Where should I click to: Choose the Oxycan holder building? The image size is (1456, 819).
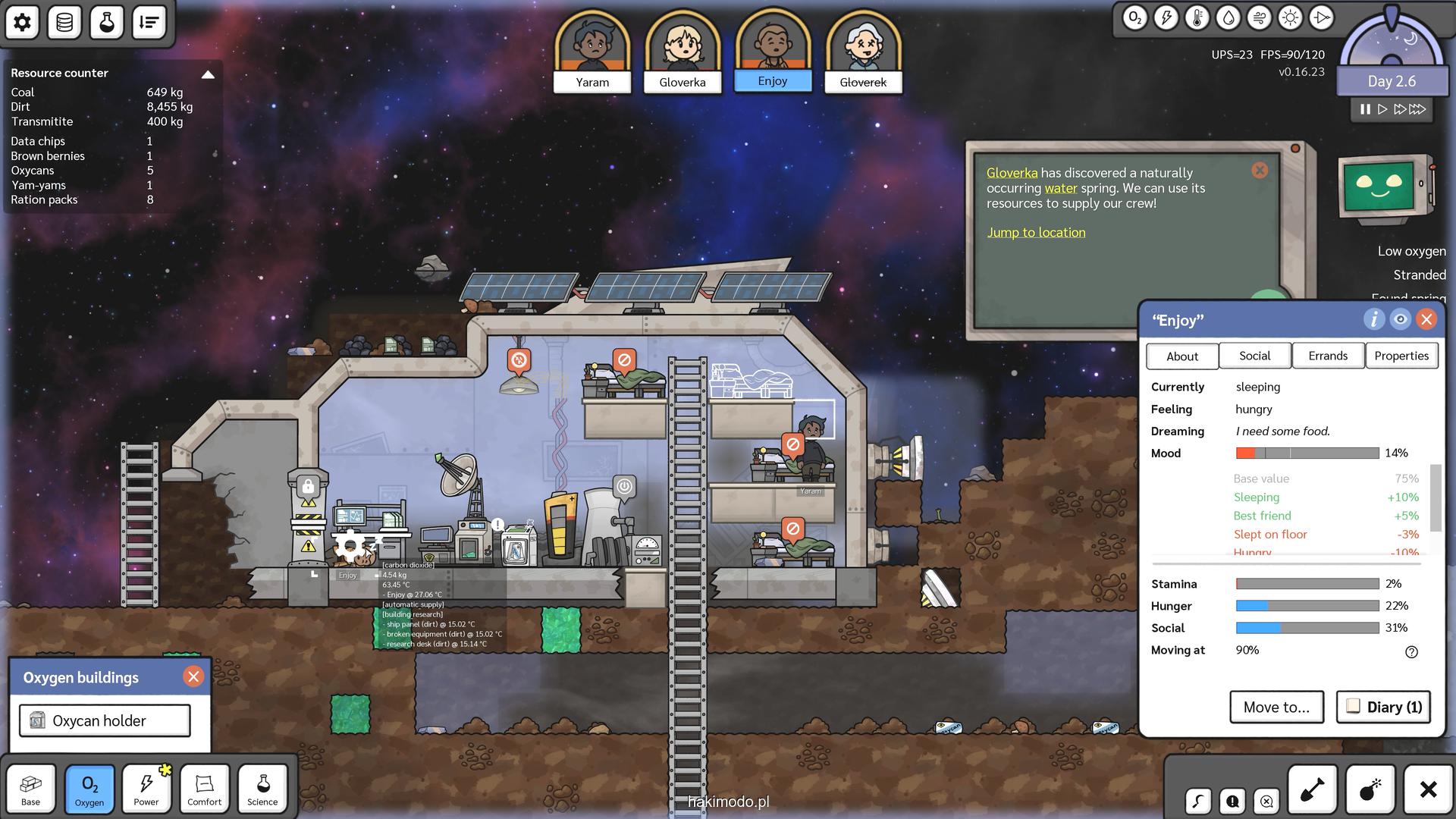coord(105,720)
